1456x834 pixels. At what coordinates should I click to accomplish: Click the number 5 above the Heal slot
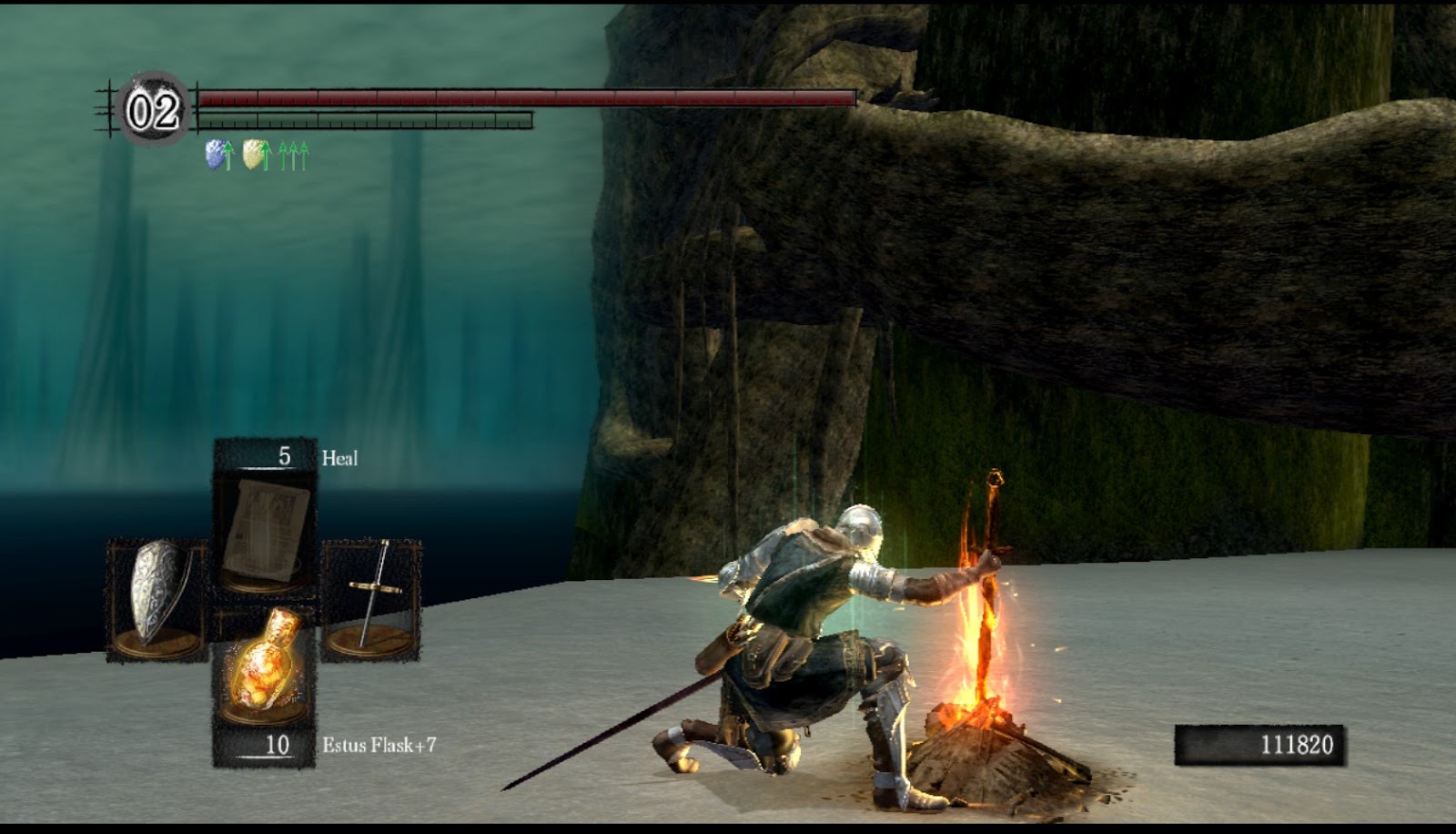[283, 455]
